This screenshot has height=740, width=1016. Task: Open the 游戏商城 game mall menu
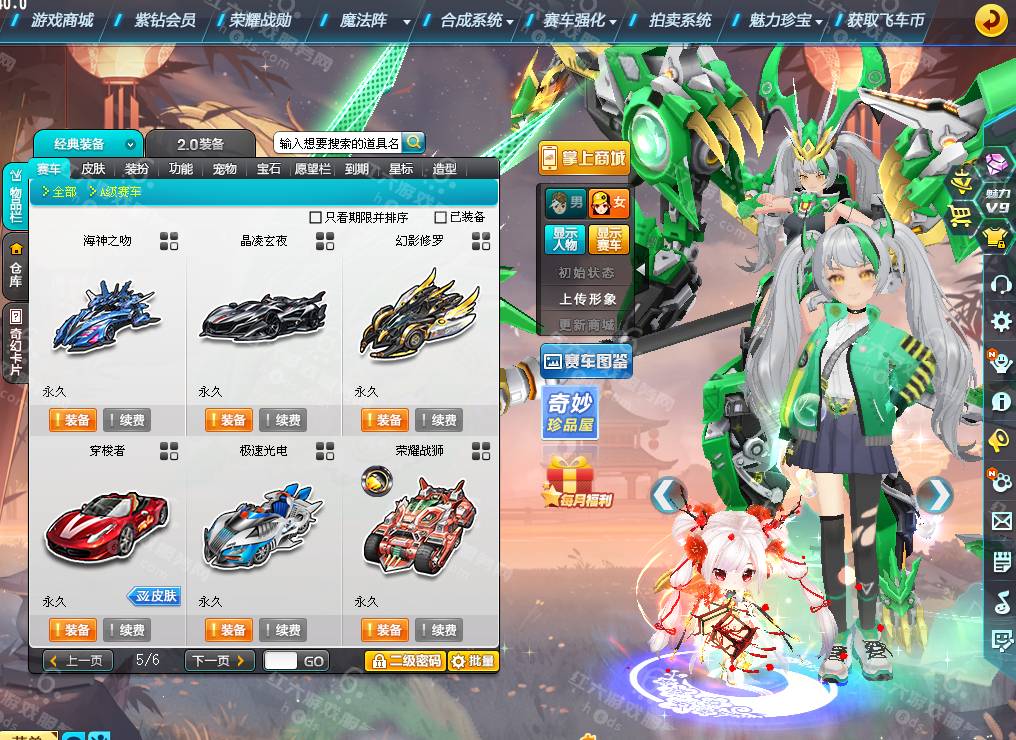coord(61,20)
